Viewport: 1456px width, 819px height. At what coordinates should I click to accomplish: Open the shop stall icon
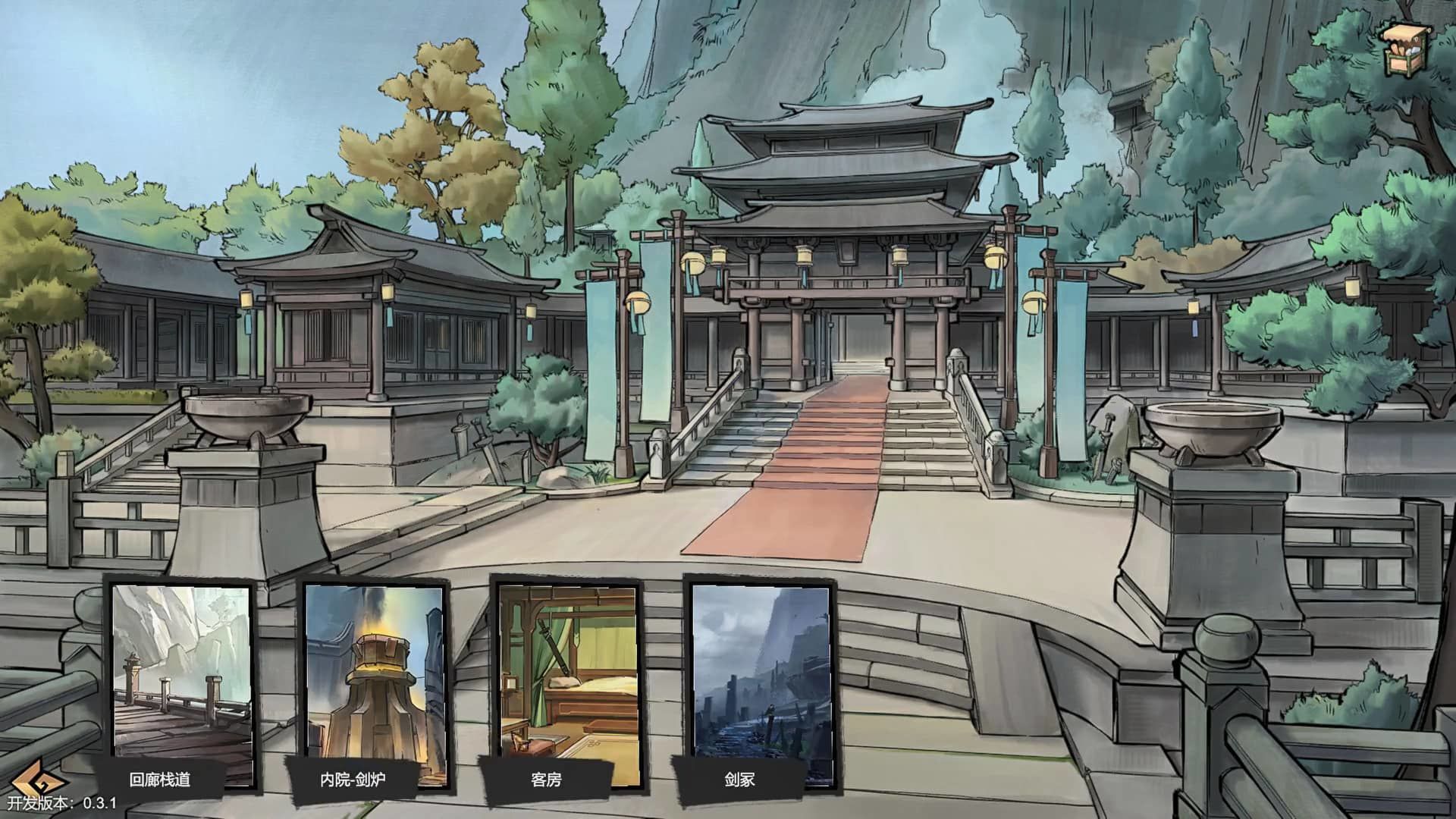point(1405,49)
